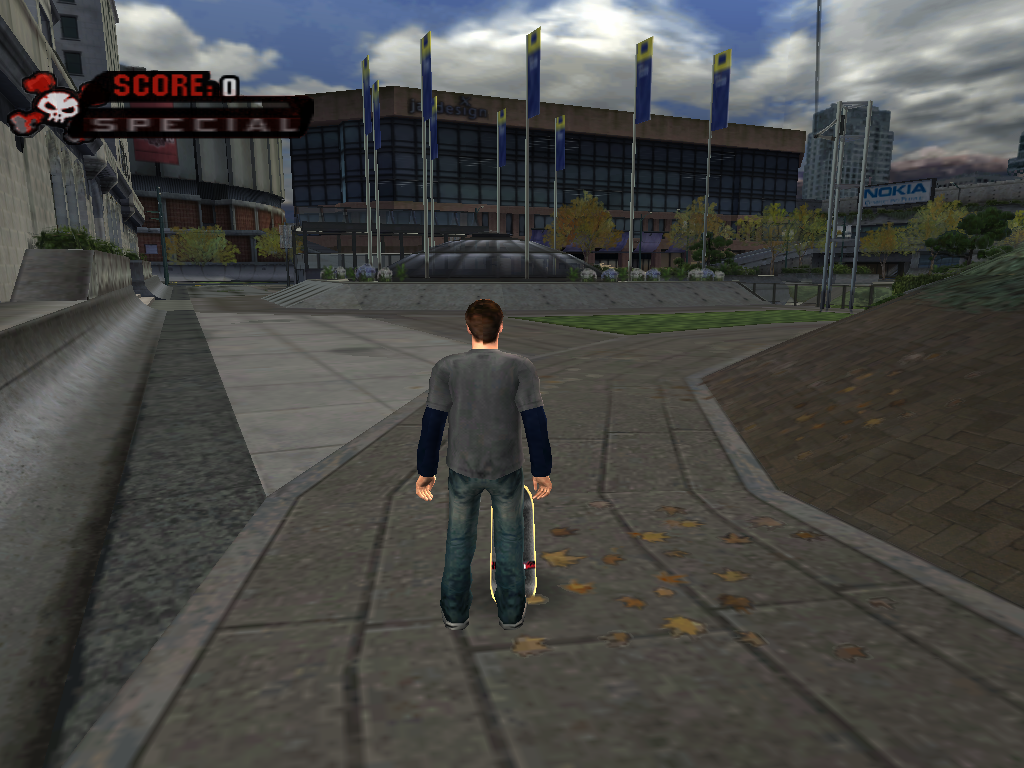The height and width of the screenshot is (768, 1024).
Task: Click the red skull emblem beside the score
Action: pos(50,105)
